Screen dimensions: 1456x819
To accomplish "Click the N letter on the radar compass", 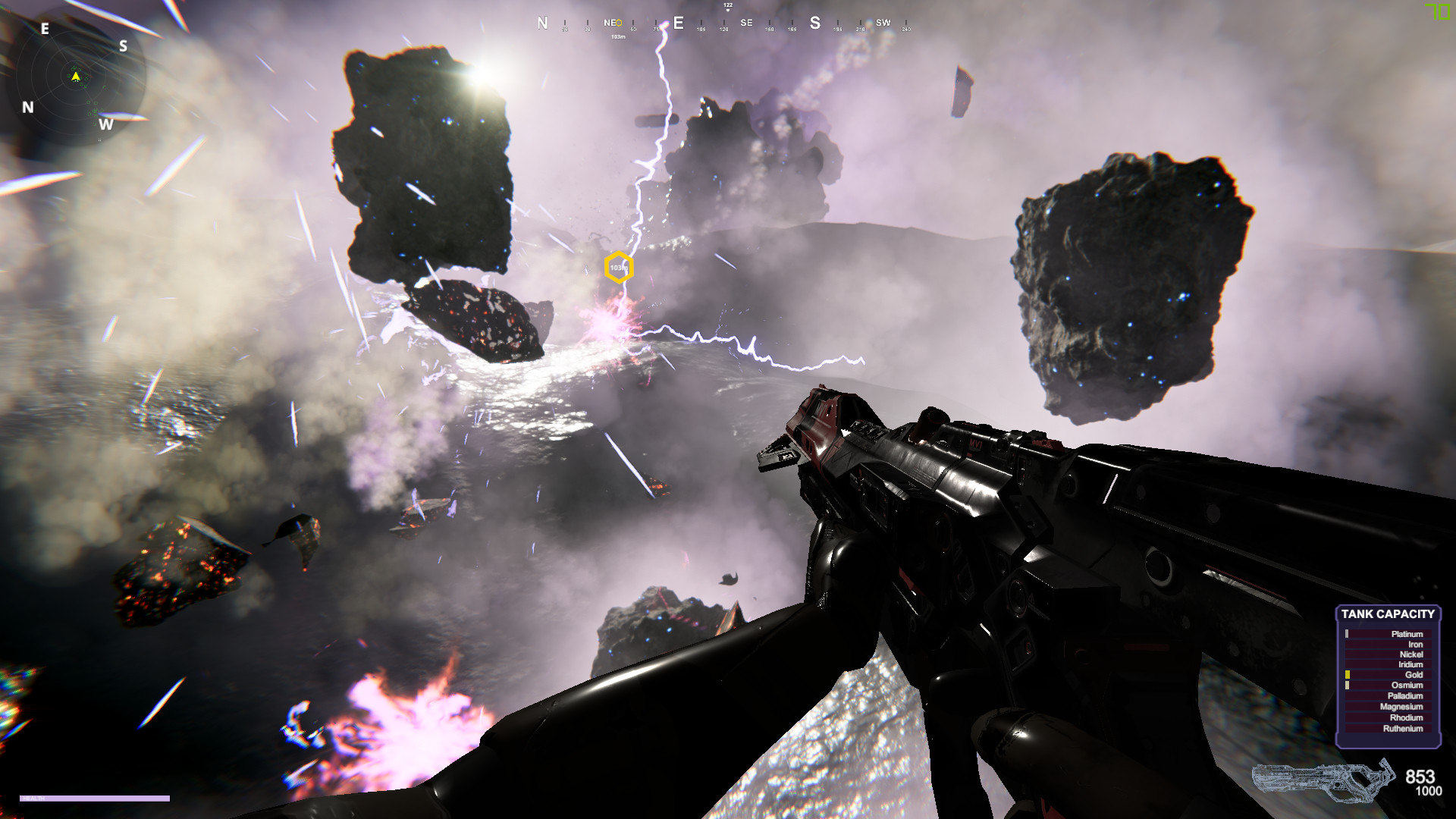I will point(28,106).
